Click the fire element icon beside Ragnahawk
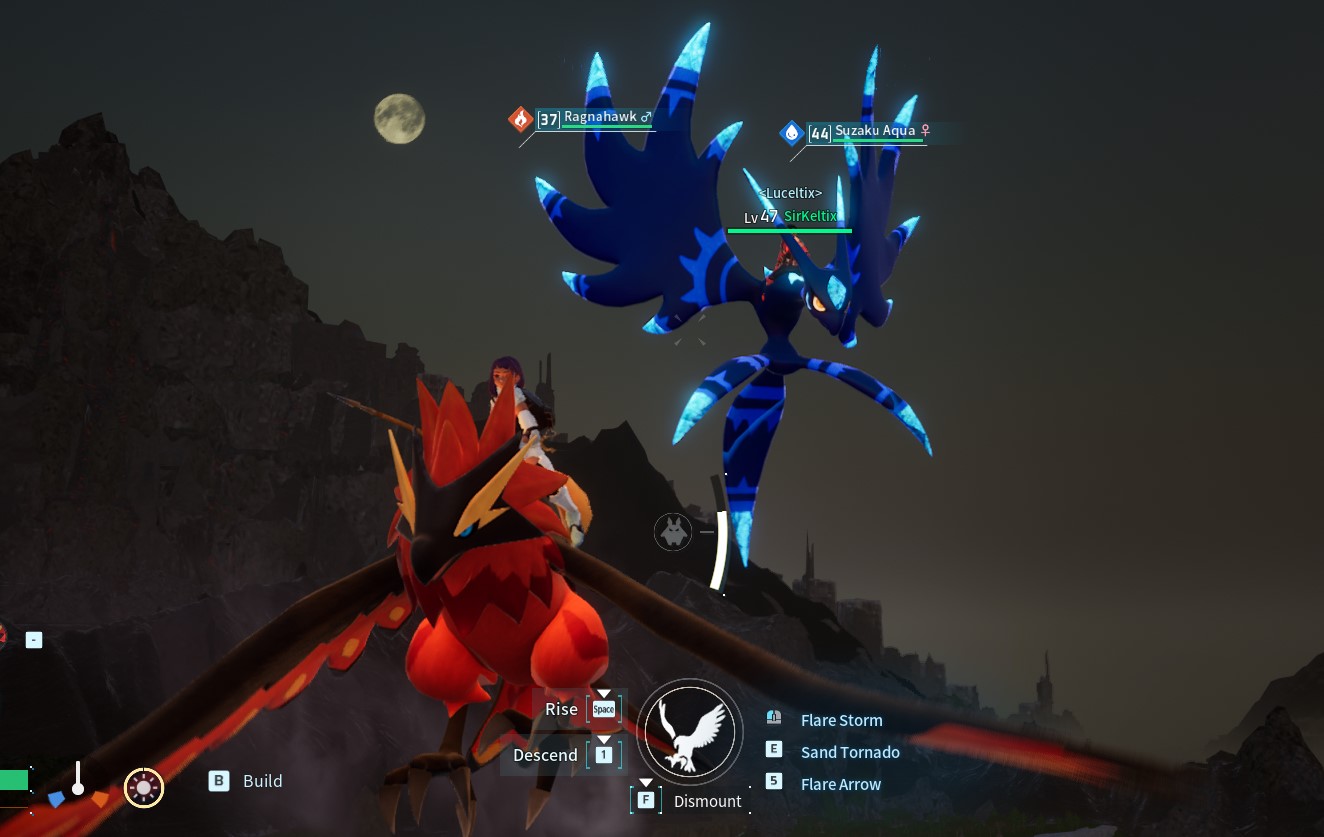 pyautogui.click(x=520, y=117)
